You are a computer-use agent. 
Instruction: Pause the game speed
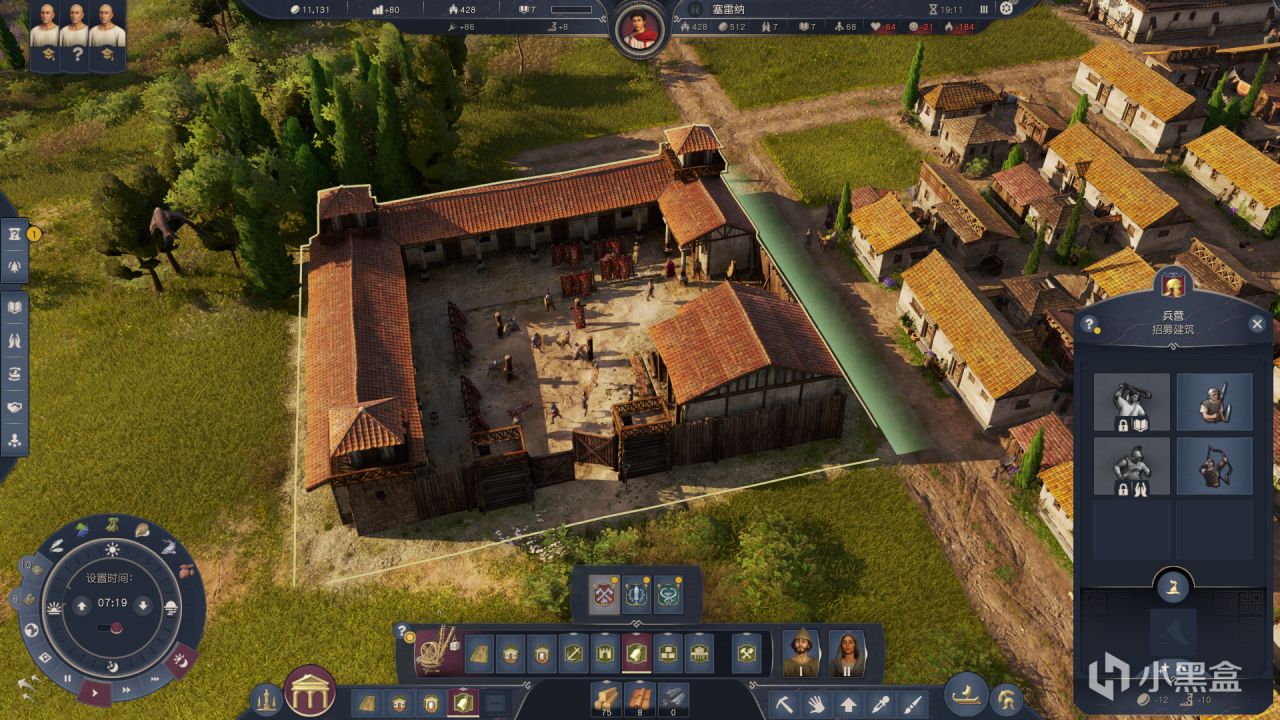68,679
